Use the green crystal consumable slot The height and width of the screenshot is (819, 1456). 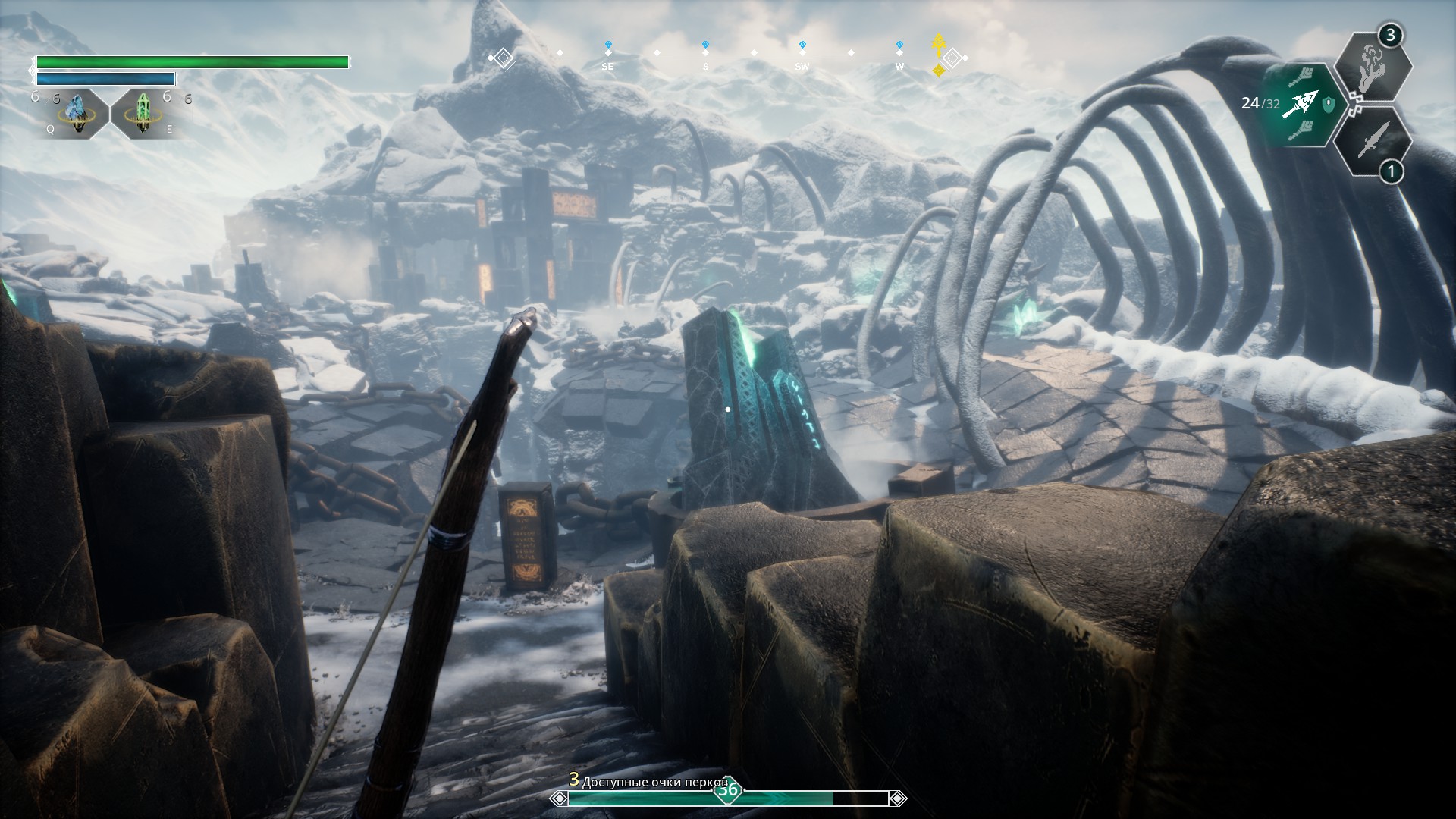pyautogui.click(x=144, y=114)
